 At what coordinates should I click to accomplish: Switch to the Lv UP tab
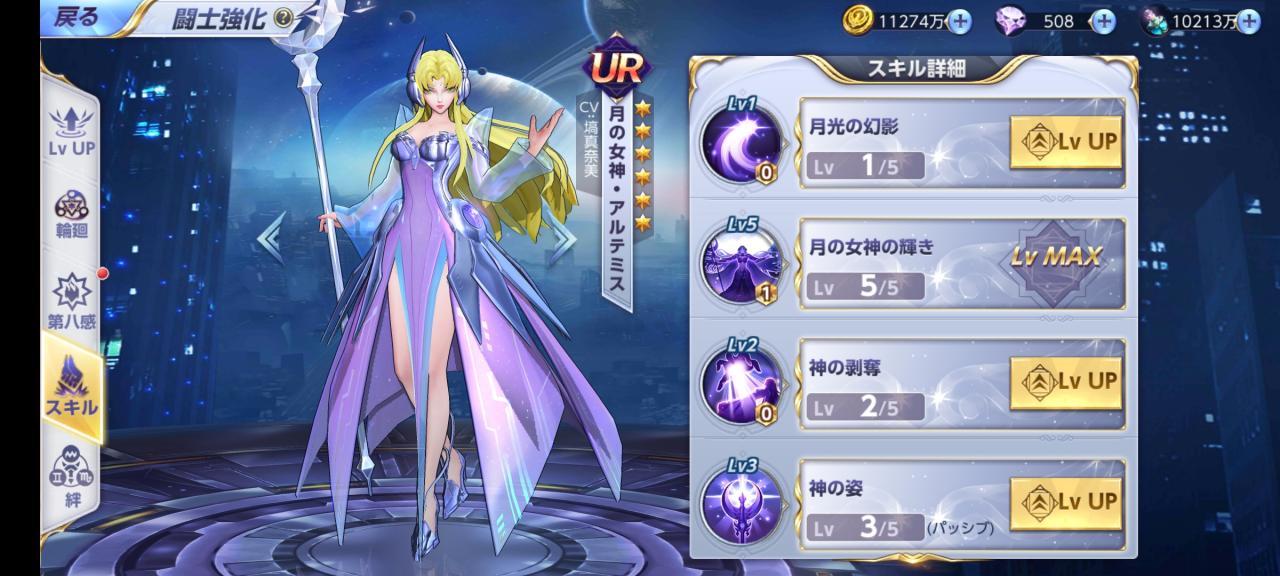(x=71, y=130)
